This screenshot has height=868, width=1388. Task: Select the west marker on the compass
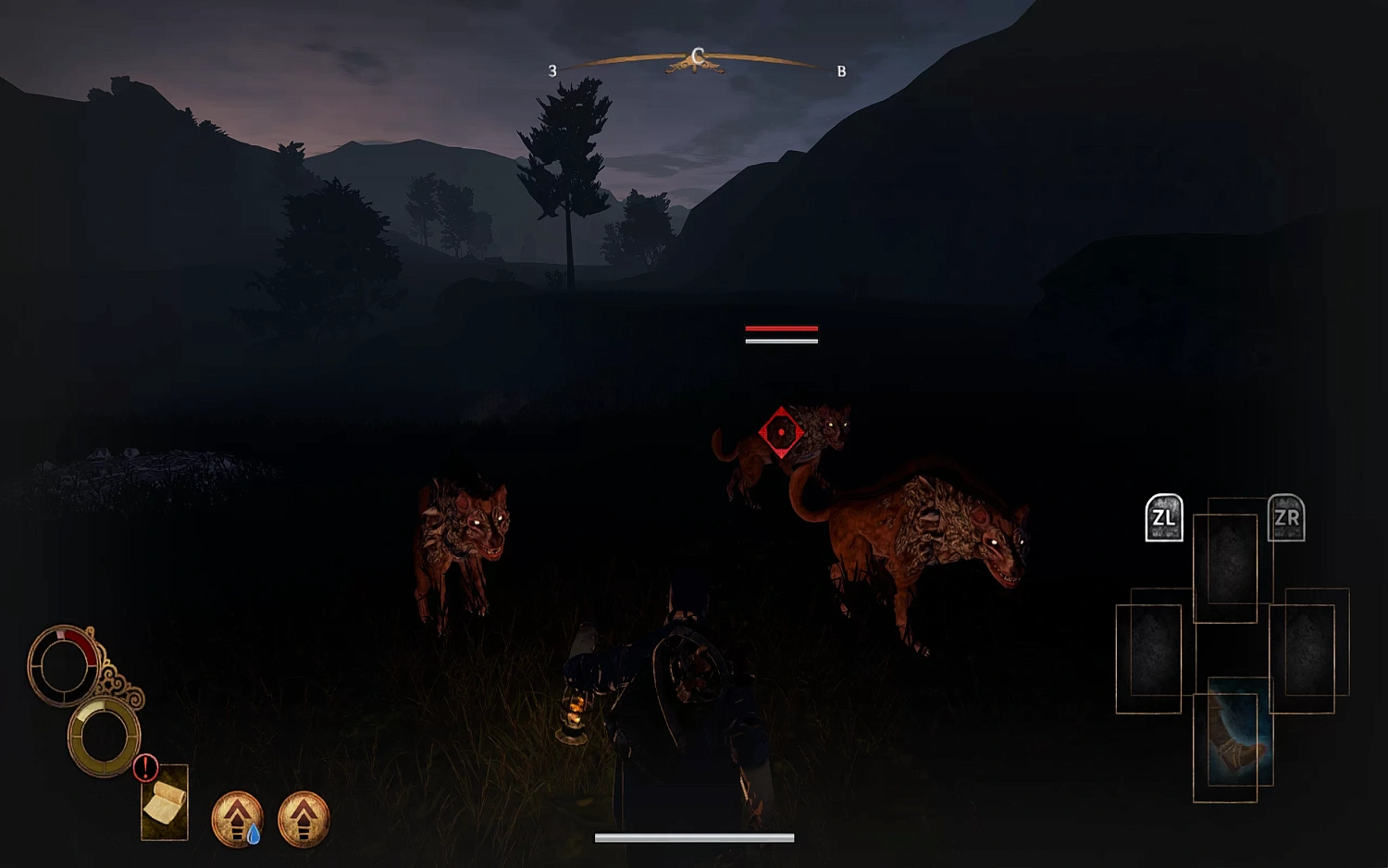pyautogui.click(x=553, y=68)
